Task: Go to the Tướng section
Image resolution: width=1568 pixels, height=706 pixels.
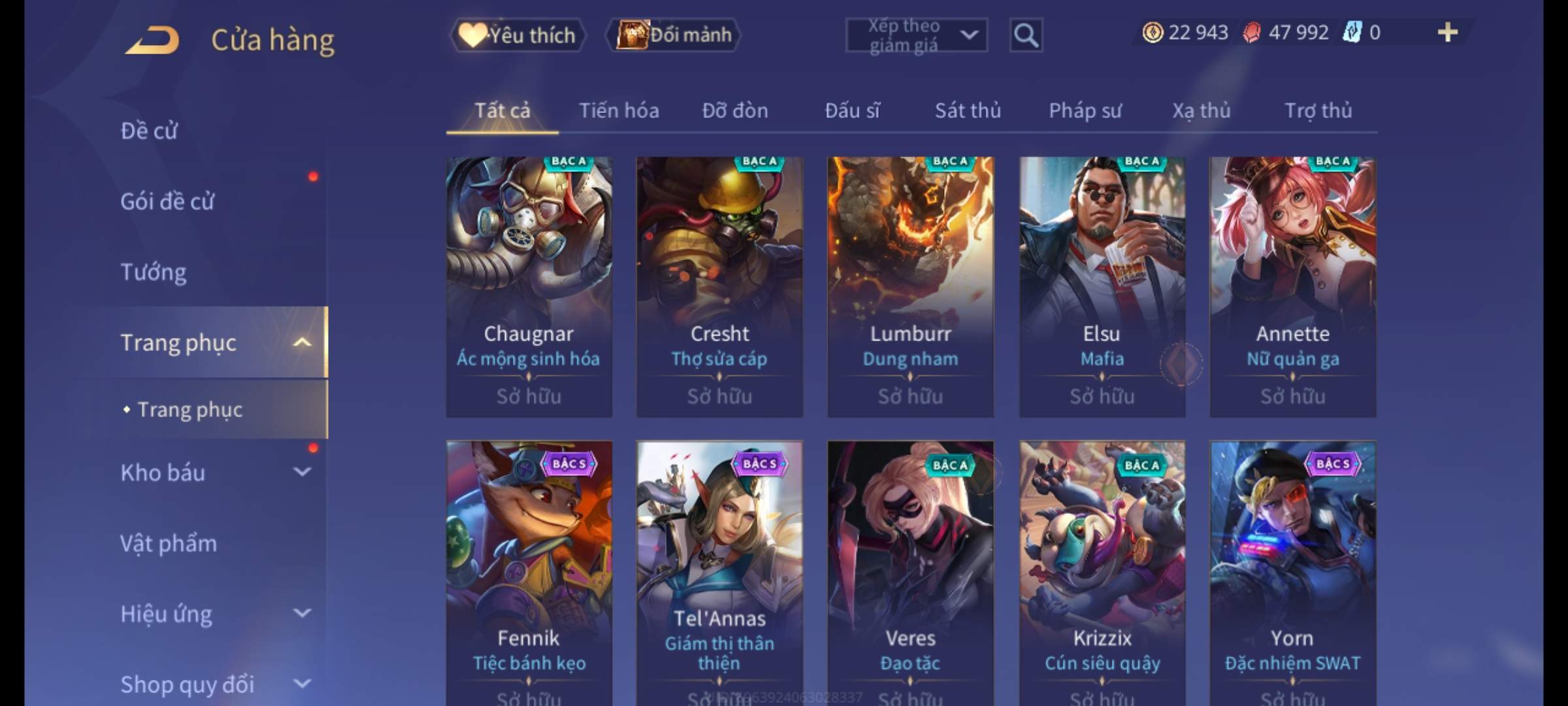Action: click(x=154, y=272)
